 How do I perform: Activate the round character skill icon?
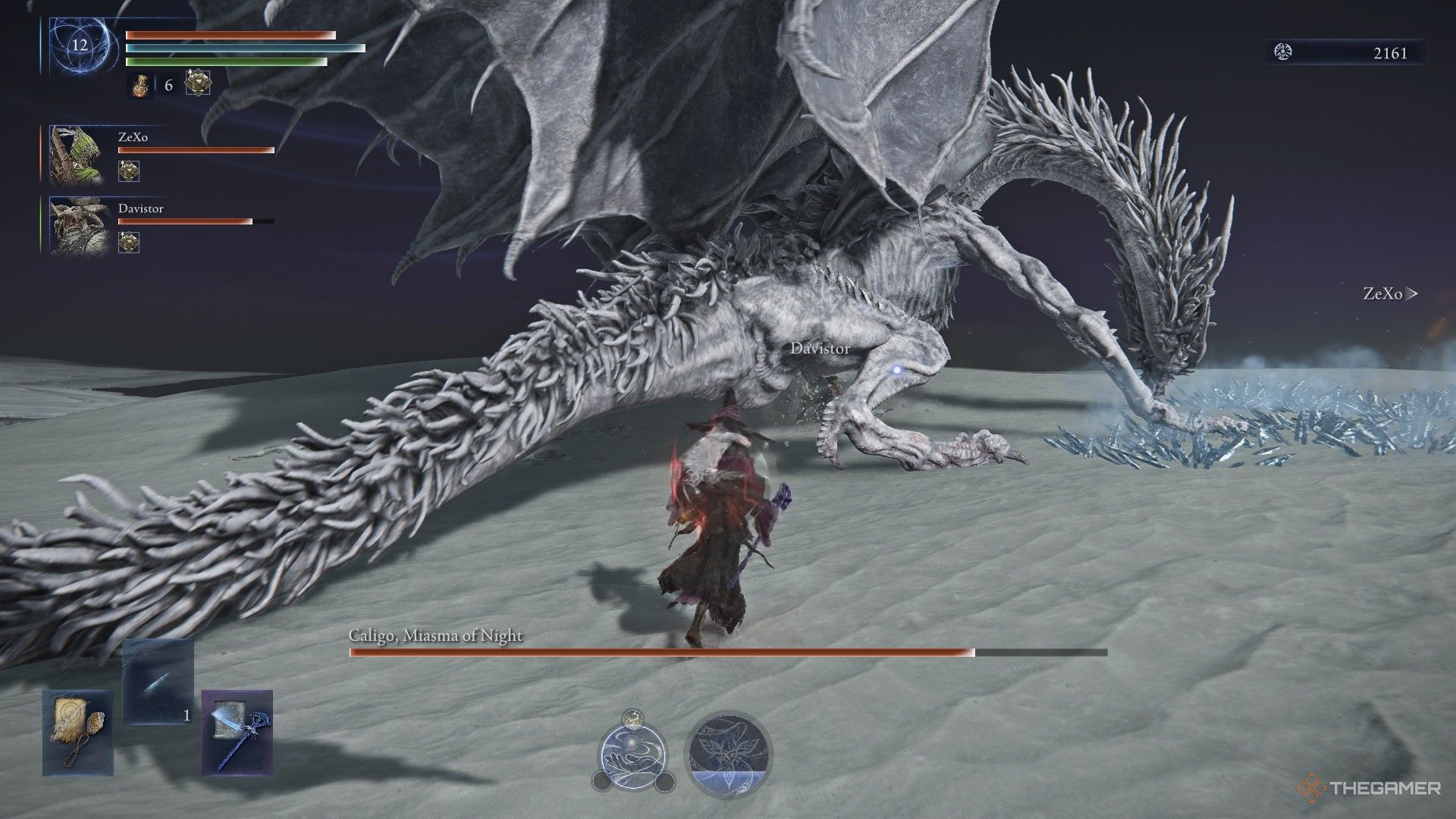pos(633,753)
